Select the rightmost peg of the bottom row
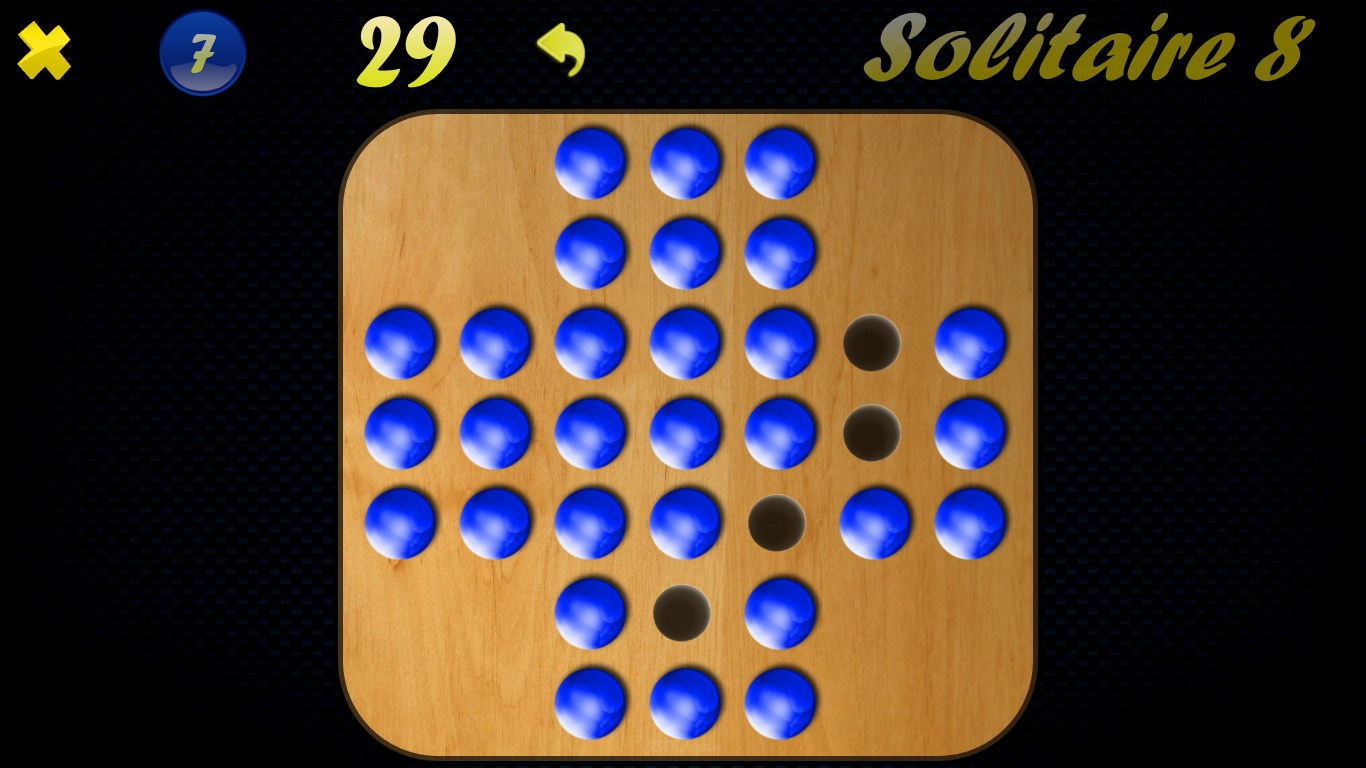This screenshot has width=1366, height=768. (780, 701)
